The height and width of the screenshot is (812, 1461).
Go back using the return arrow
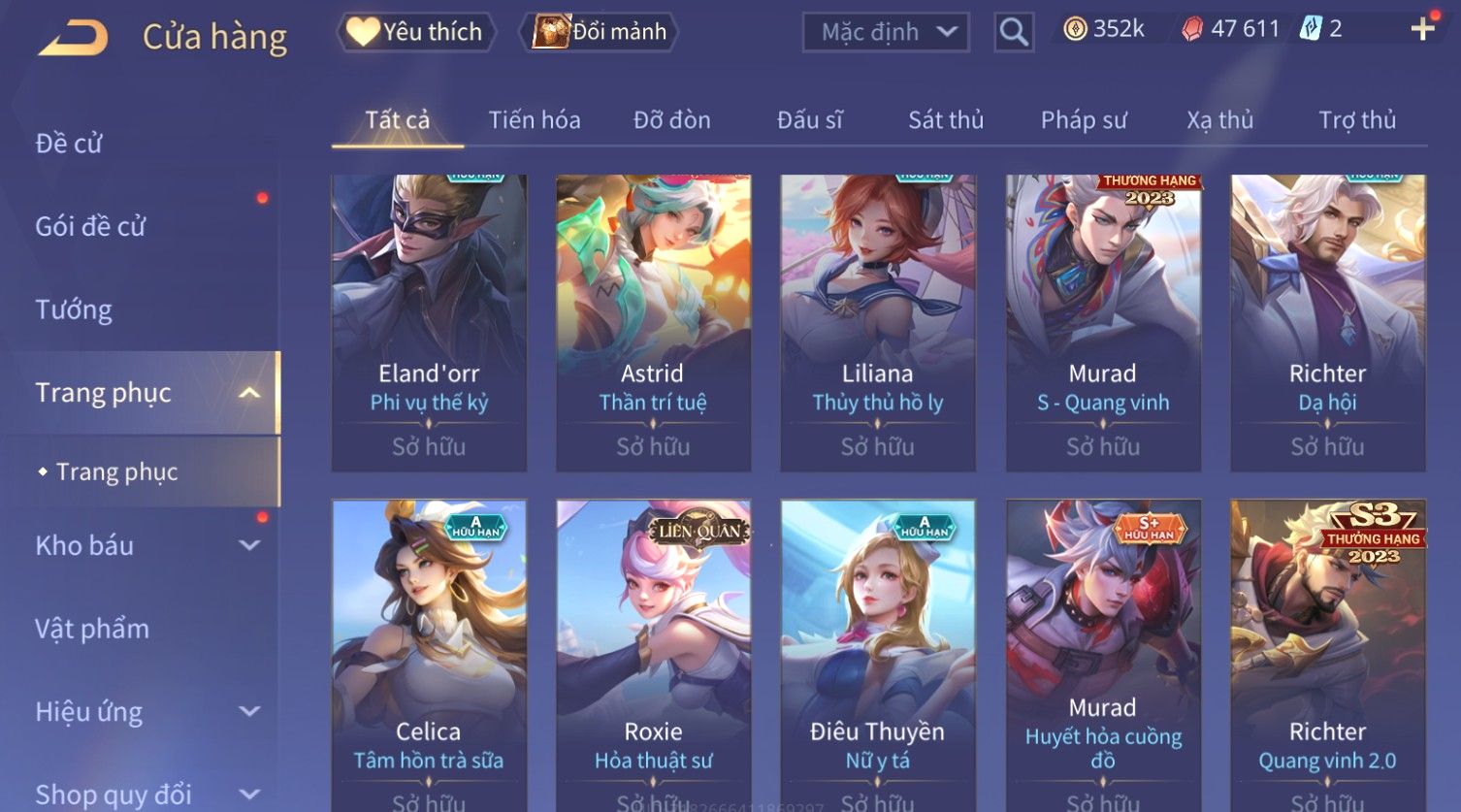(x=73, y=37)
